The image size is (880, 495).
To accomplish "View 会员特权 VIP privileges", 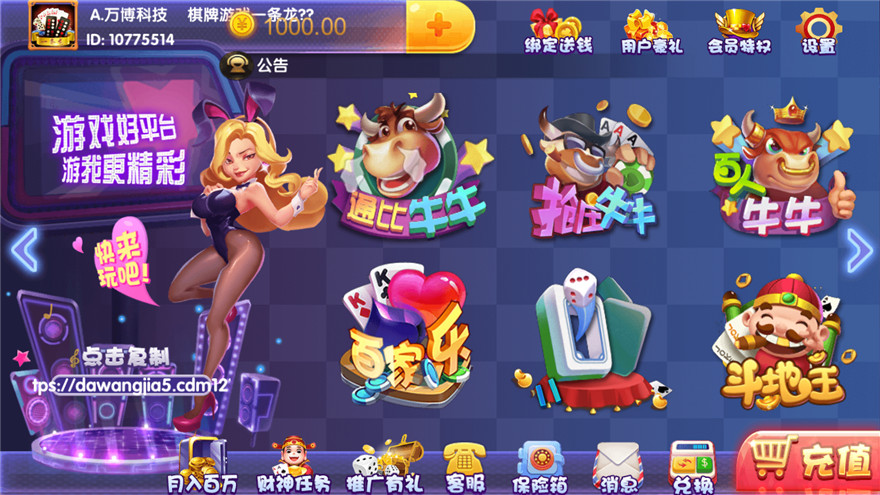I will [x=739, y=31].
